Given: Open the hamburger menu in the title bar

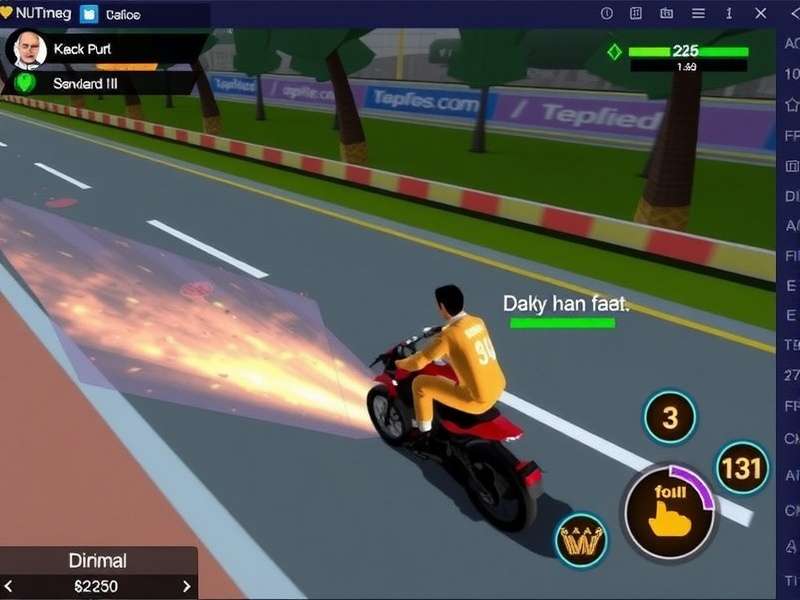Looking at the screenshot, I should click(x=698, y=14).
